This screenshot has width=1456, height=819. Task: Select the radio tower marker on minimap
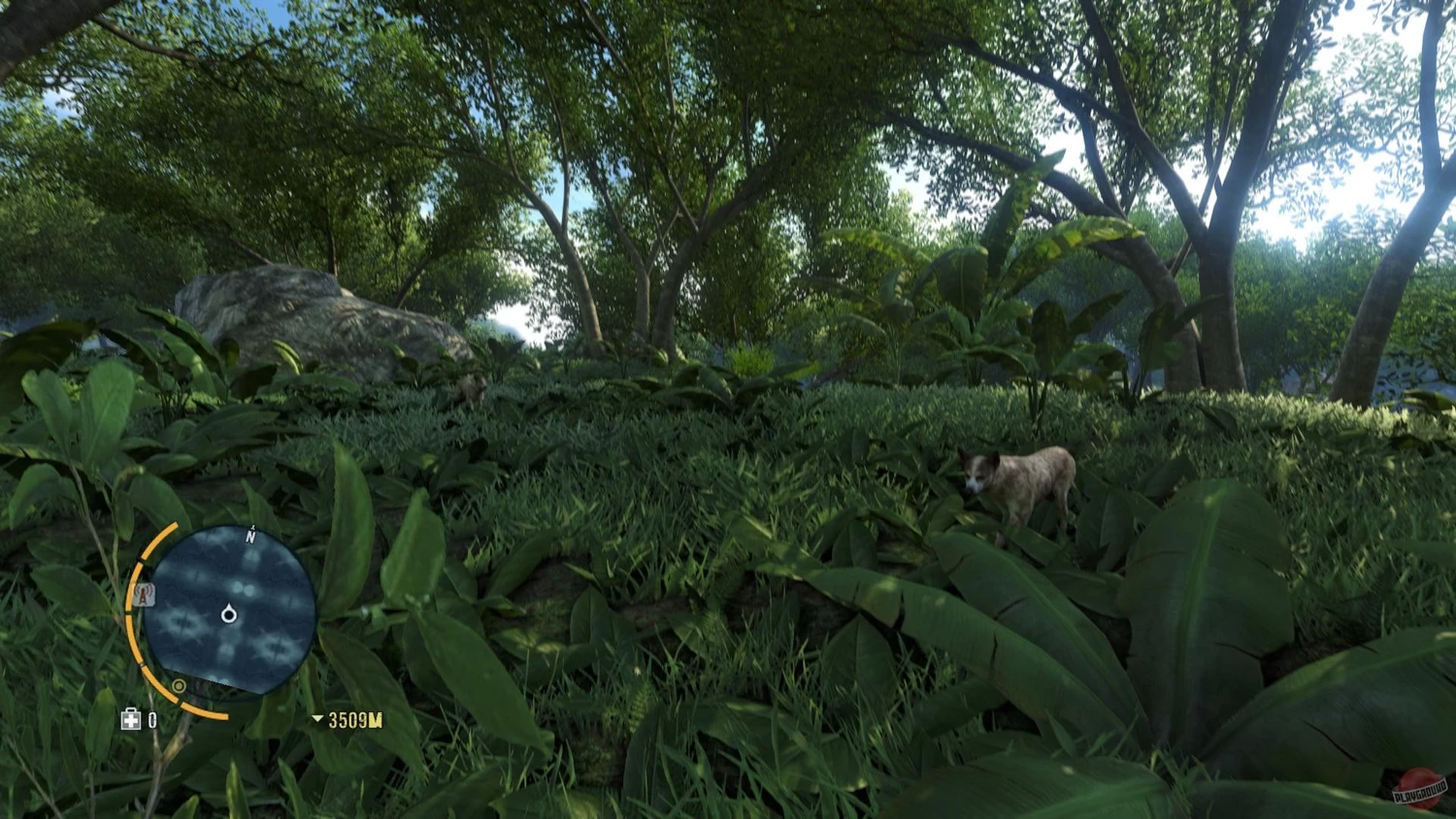coord(145,595)
